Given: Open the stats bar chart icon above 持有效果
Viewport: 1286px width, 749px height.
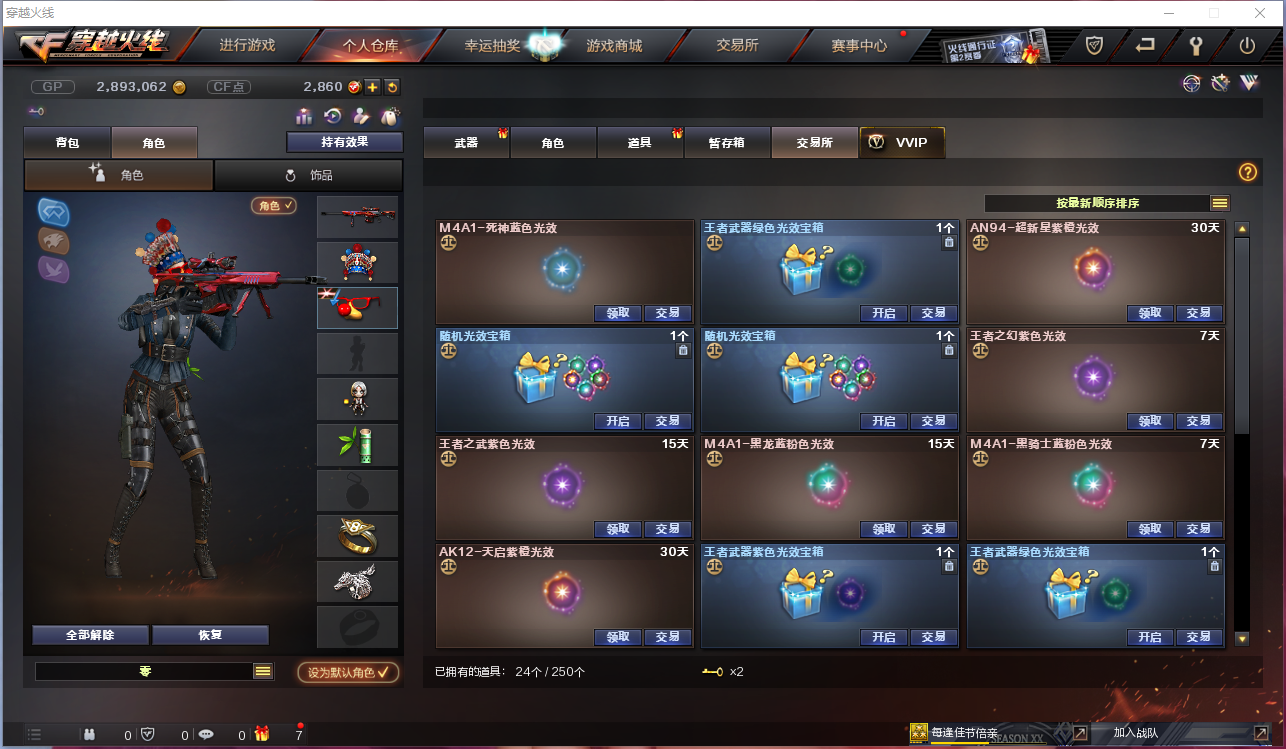Looking at the screenshot, I should (x=306, y=118).
